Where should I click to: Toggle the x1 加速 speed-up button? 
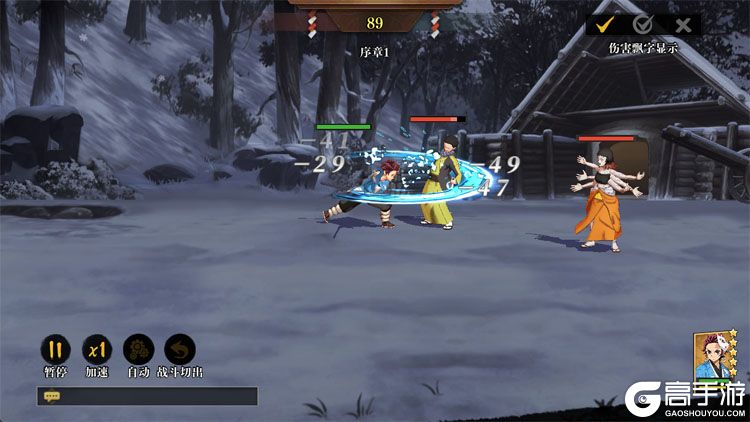pyautogui.click(x=97, y=351)
